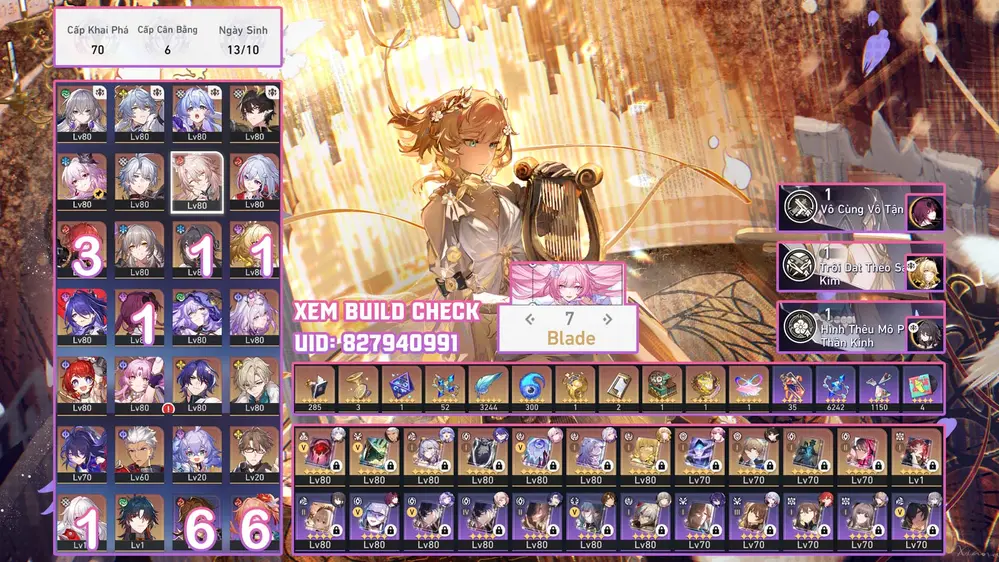Click the Lv1 light cone card
This screenshot has height=562, width=999.
[914, 456]
